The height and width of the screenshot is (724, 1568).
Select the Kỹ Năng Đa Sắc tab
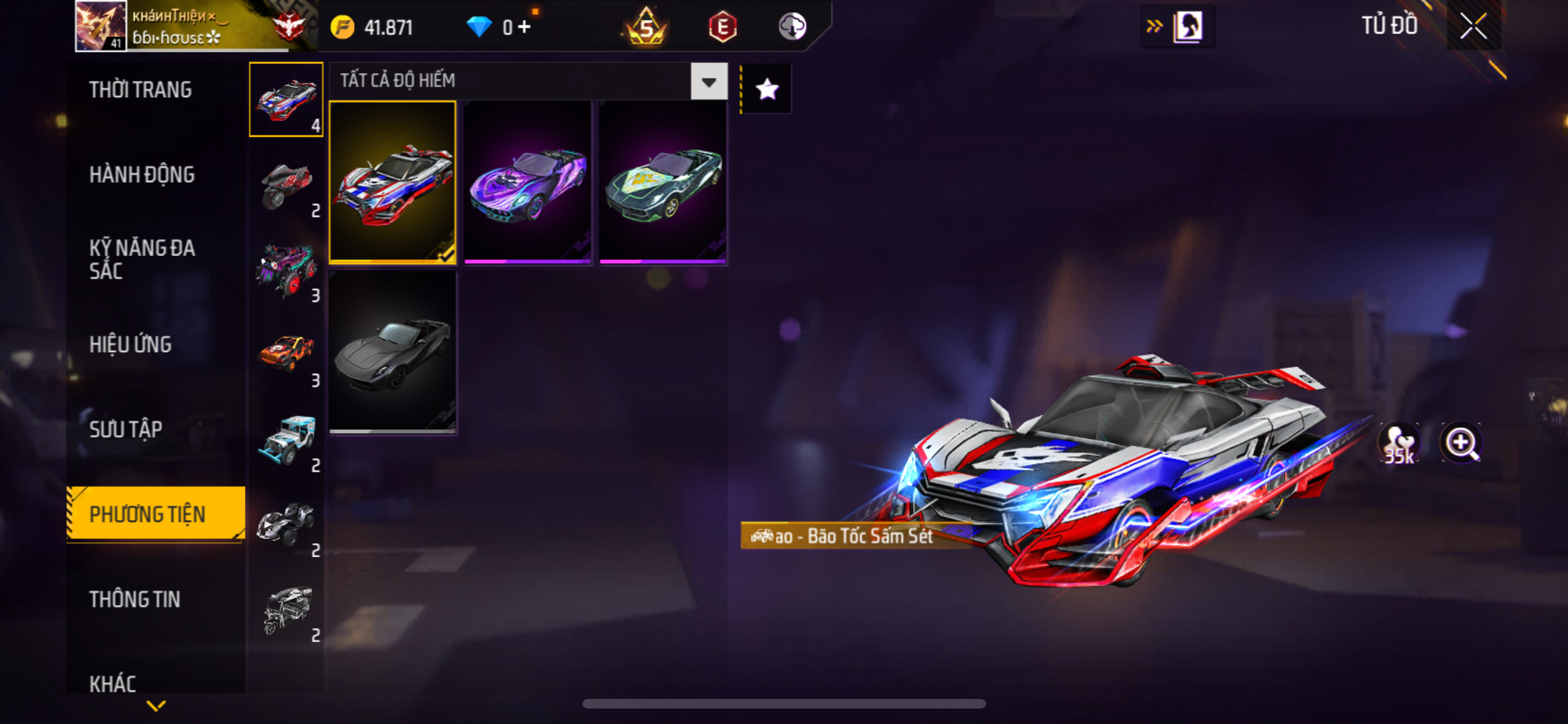[x=142, y=259]
